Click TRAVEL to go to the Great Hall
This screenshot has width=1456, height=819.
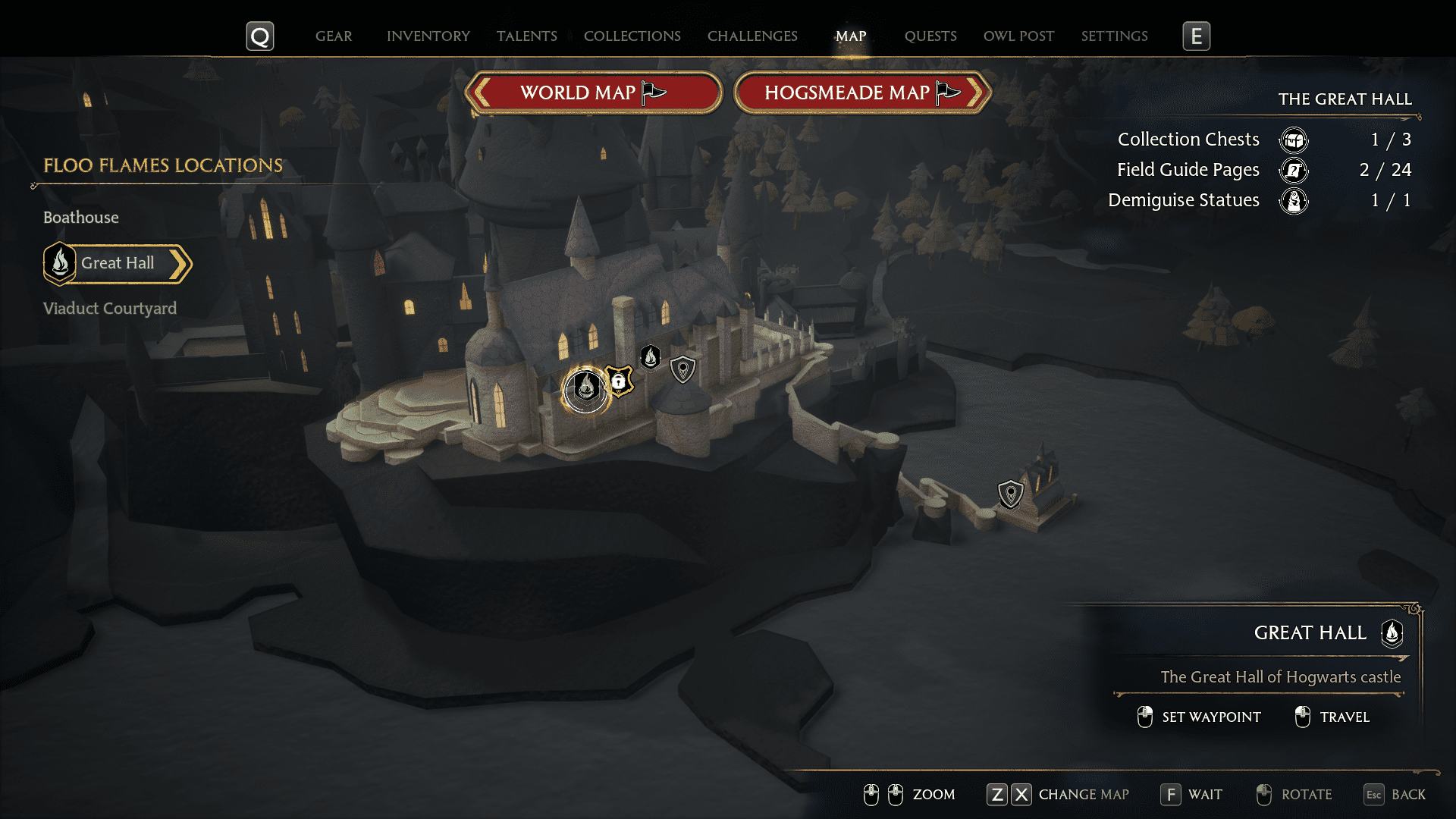[1345, 717]
